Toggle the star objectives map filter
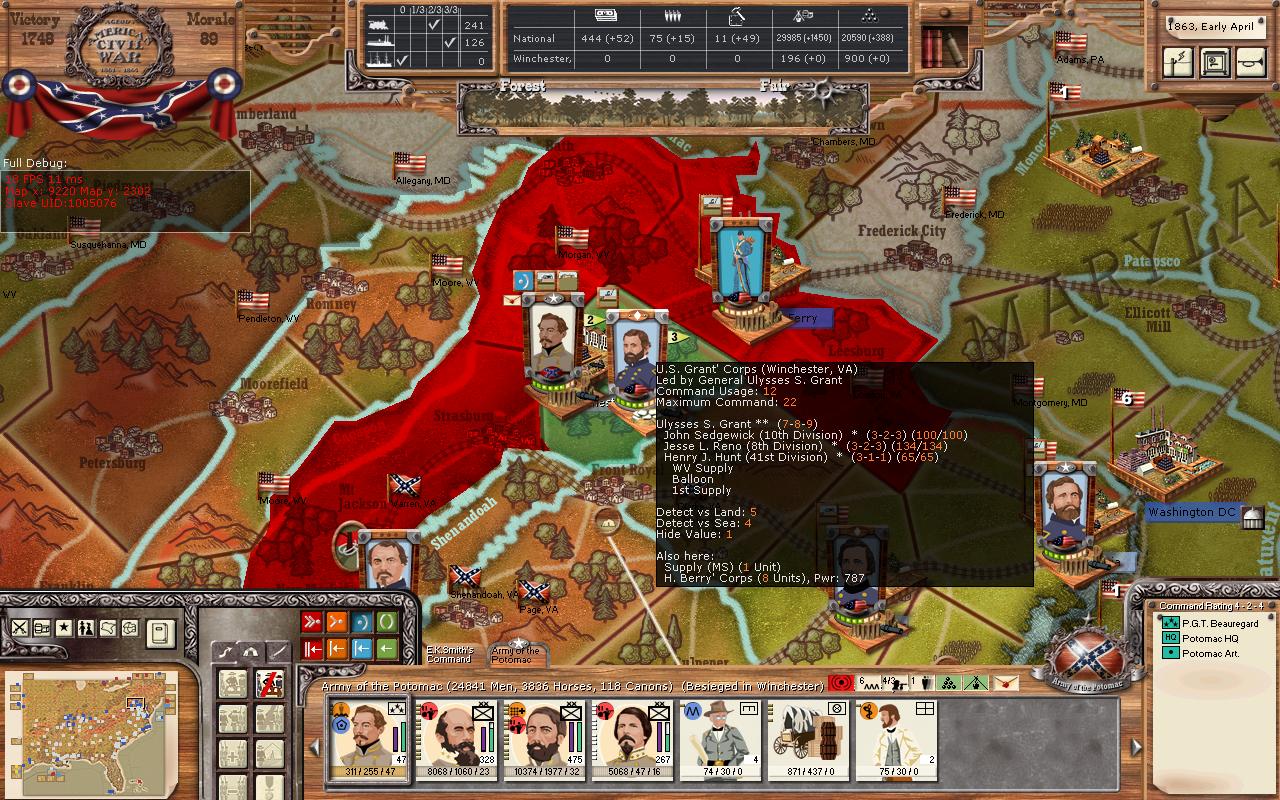 (63, 628)
